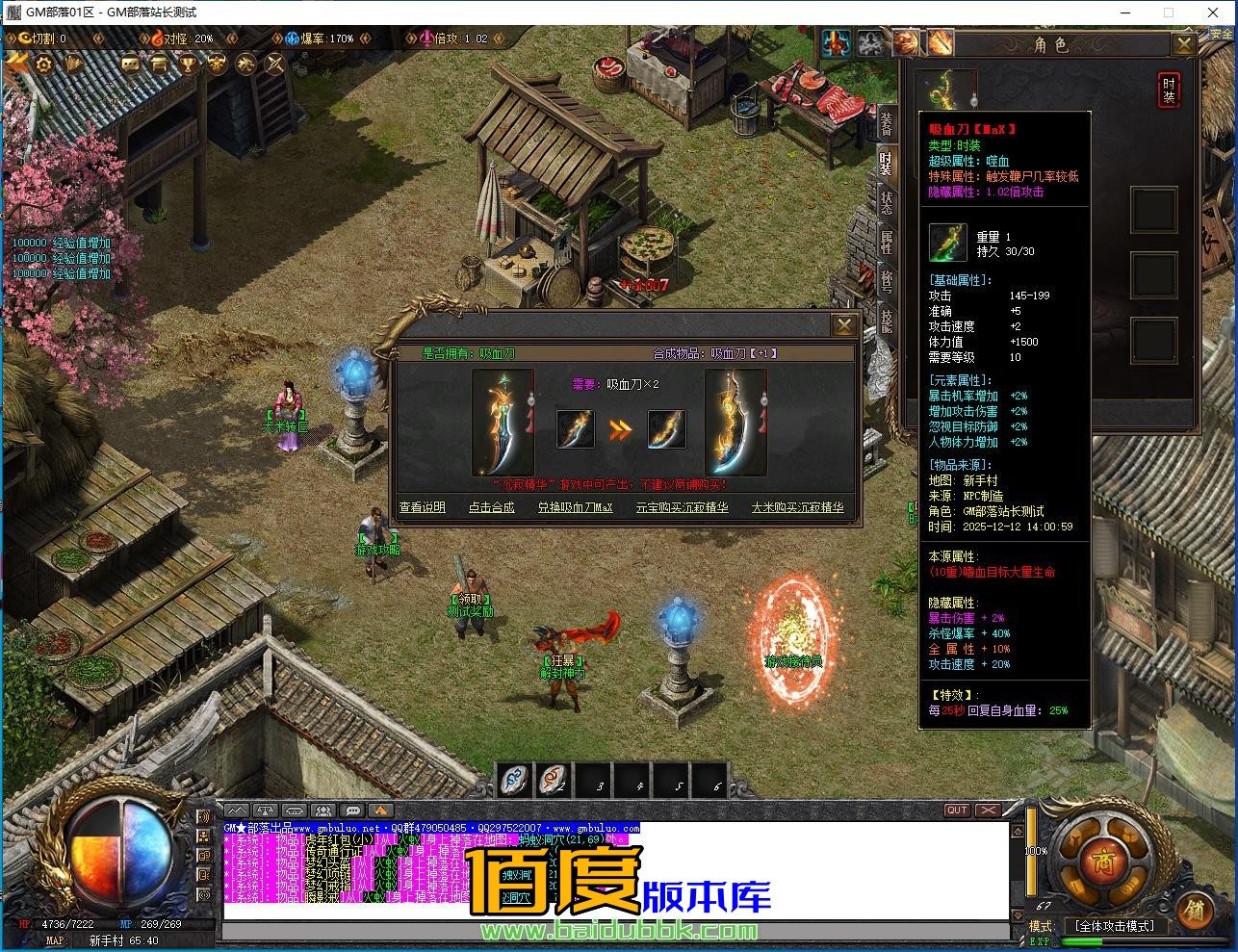Open the gear settings icon

click(x=44, y=64)
